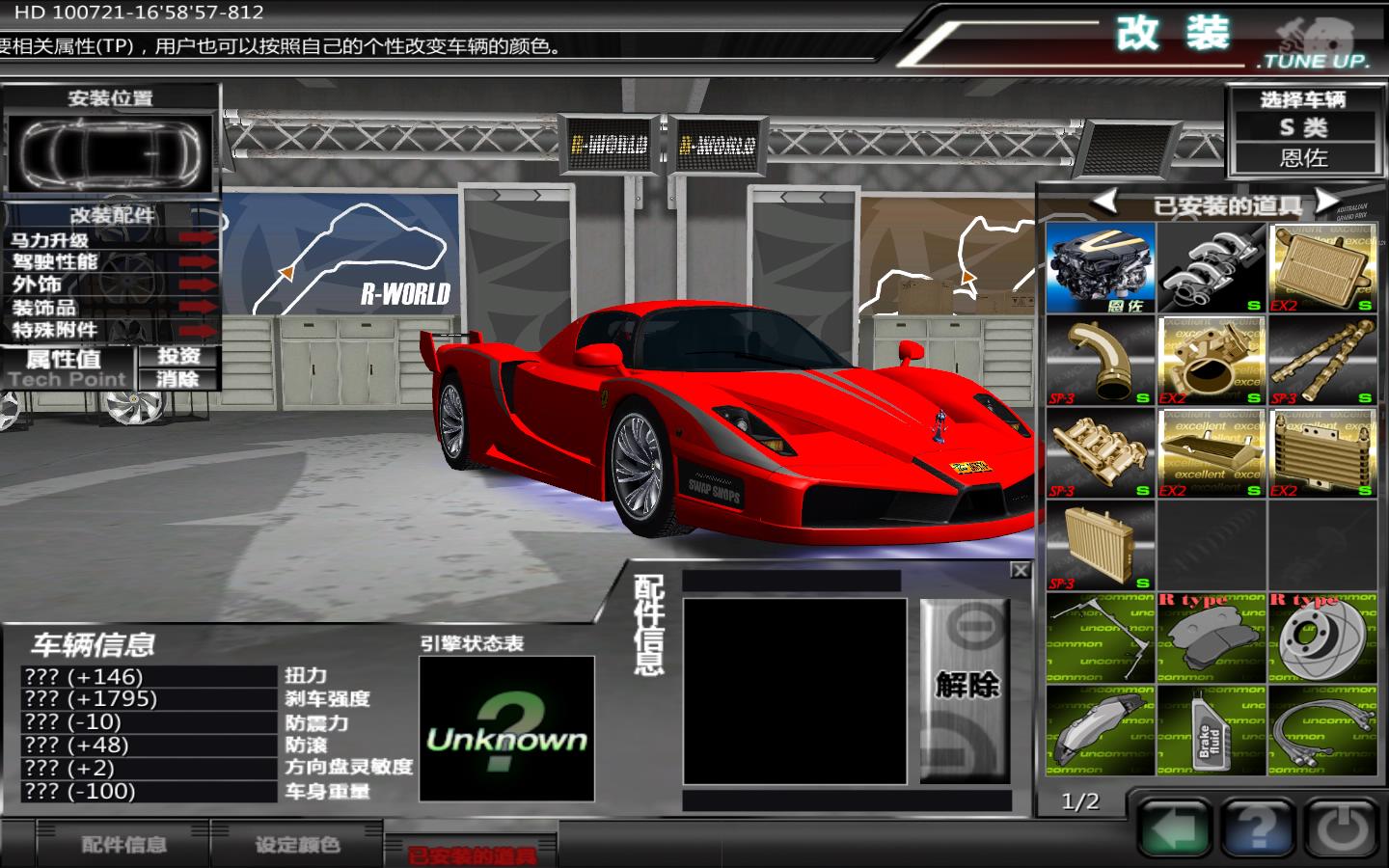The image size is (1389, 868).
Task: Click the 消除 clear button
Action: (x=178, y=379)
